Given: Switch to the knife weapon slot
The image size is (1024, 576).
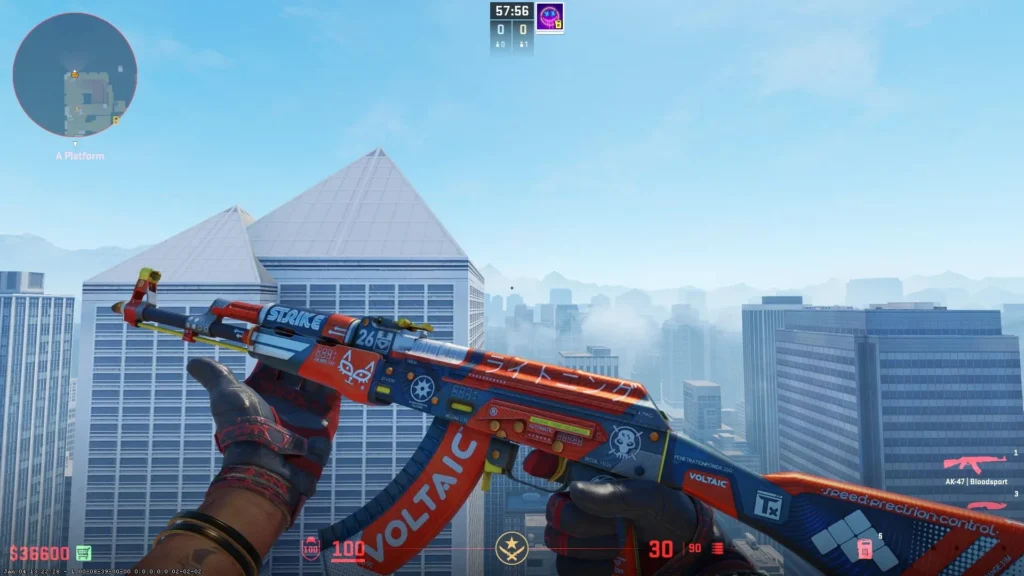Looking at the screenshot, I should coord(985,504).
